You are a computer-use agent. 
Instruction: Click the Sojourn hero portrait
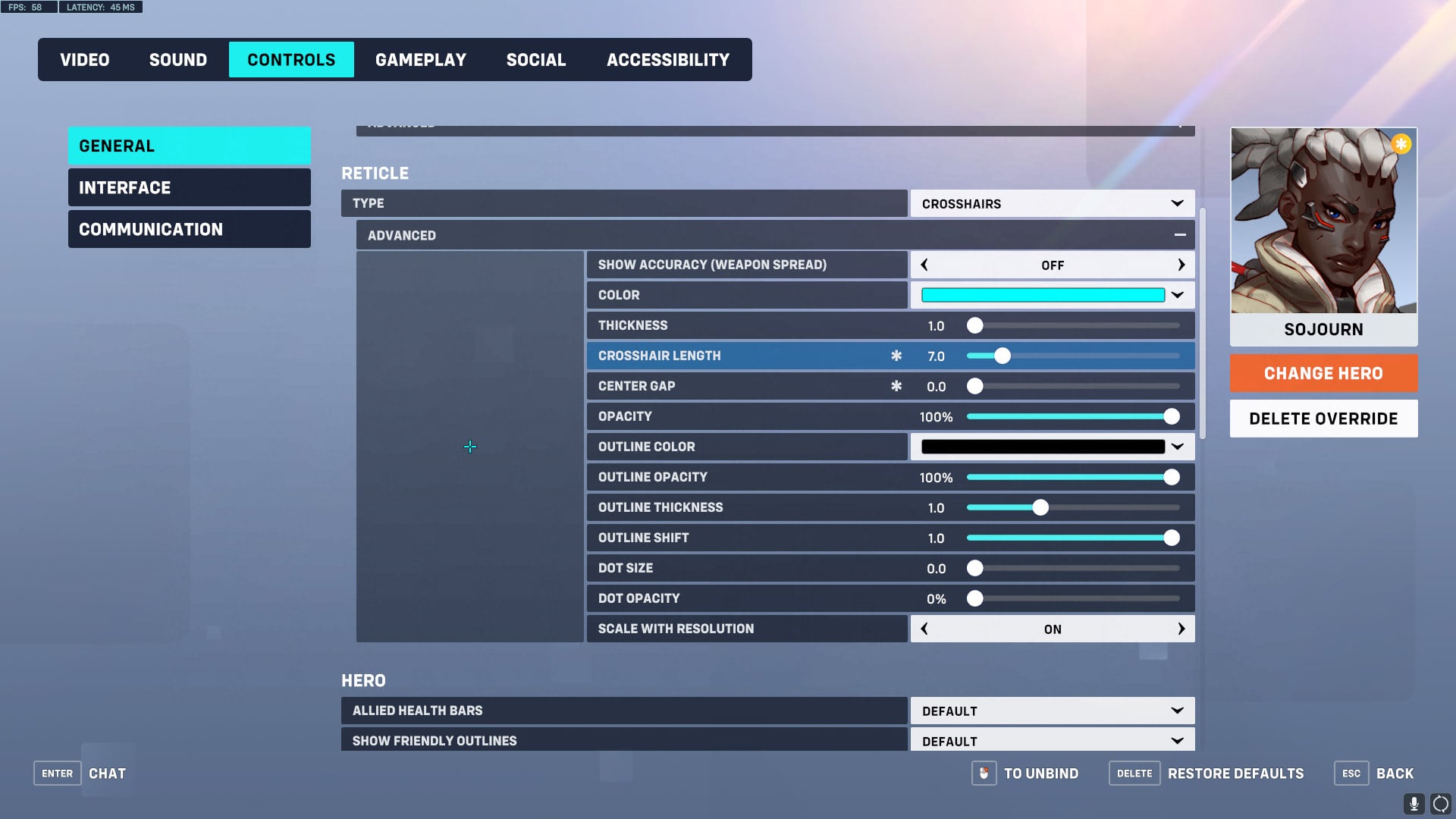[1323, 220]
